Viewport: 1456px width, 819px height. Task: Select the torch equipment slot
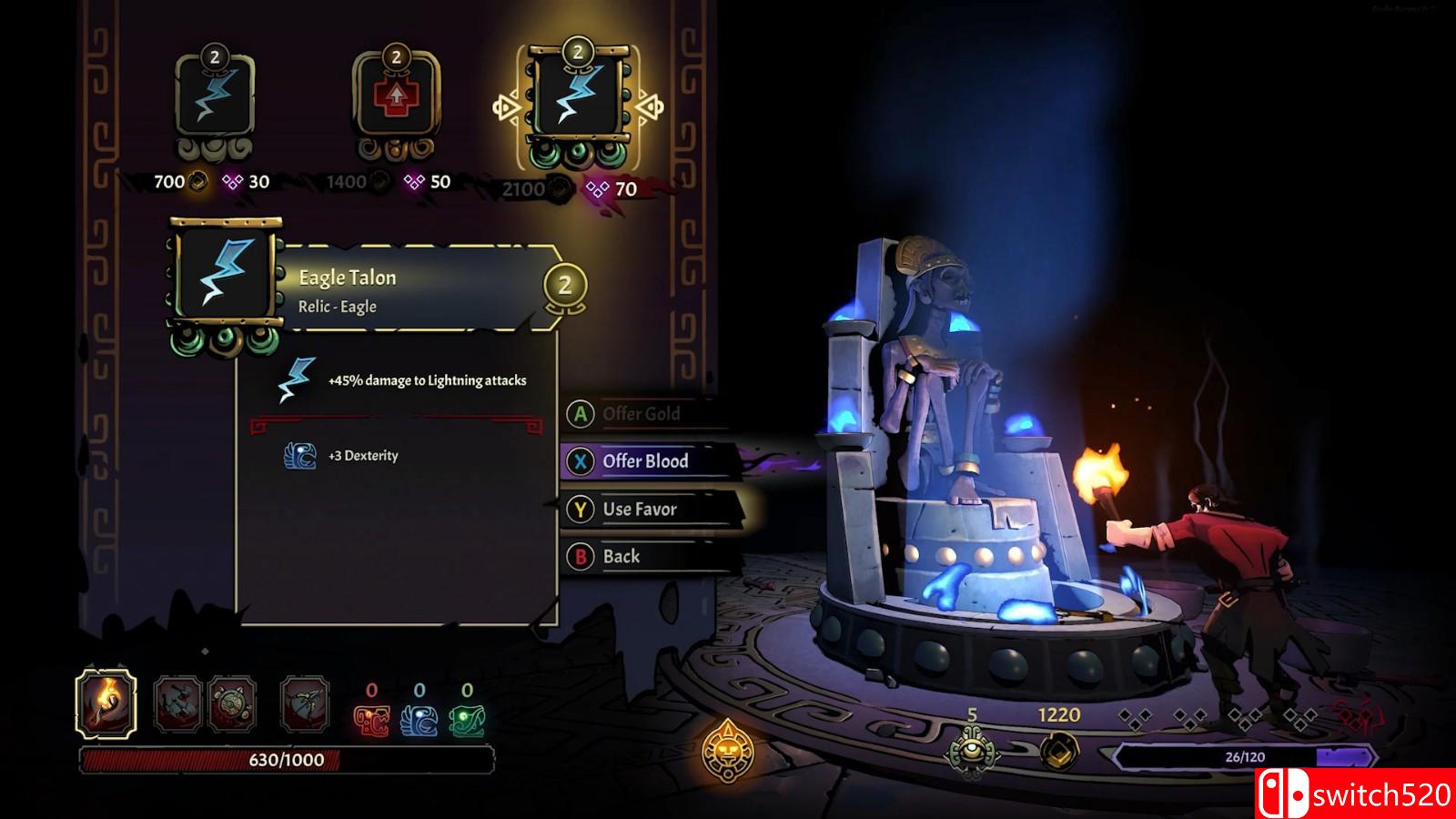pyautogui.click(x=106, y=703)
